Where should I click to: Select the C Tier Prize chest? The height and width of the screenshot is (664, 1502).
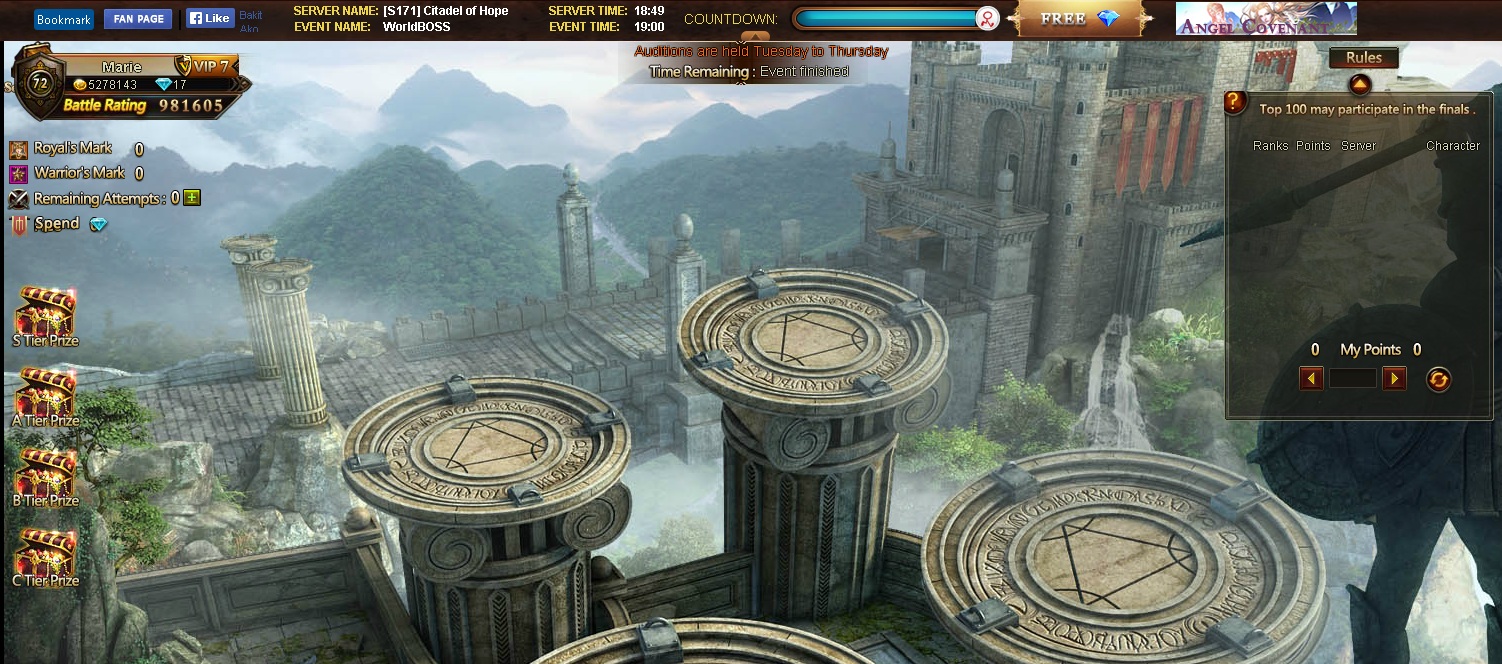tap(45, 556)
